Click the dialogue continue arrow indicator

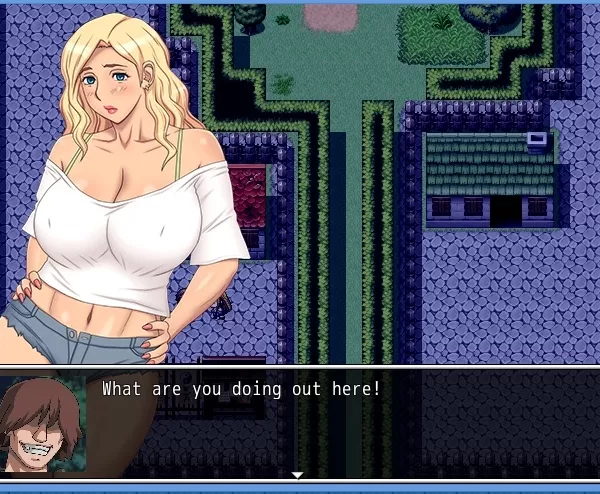pyautogui.click(x=297, y=474)
